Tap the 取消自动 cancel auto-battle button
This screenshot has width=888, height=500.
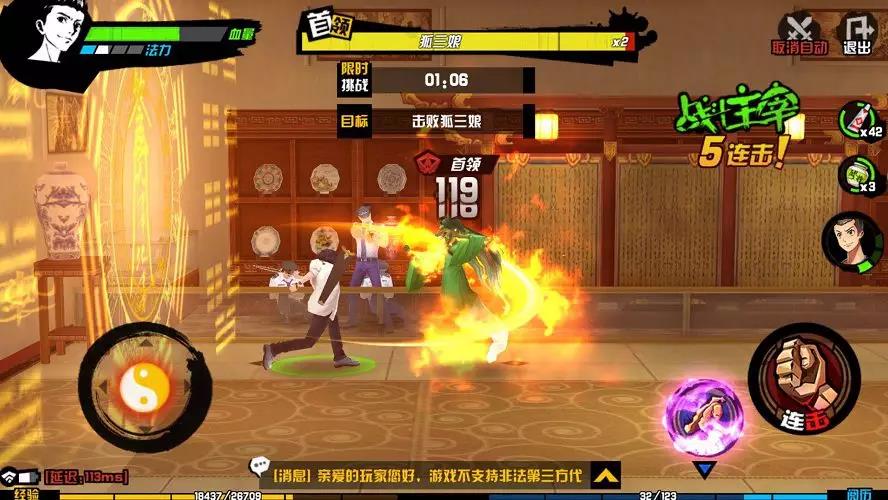(x=798, y=31)
